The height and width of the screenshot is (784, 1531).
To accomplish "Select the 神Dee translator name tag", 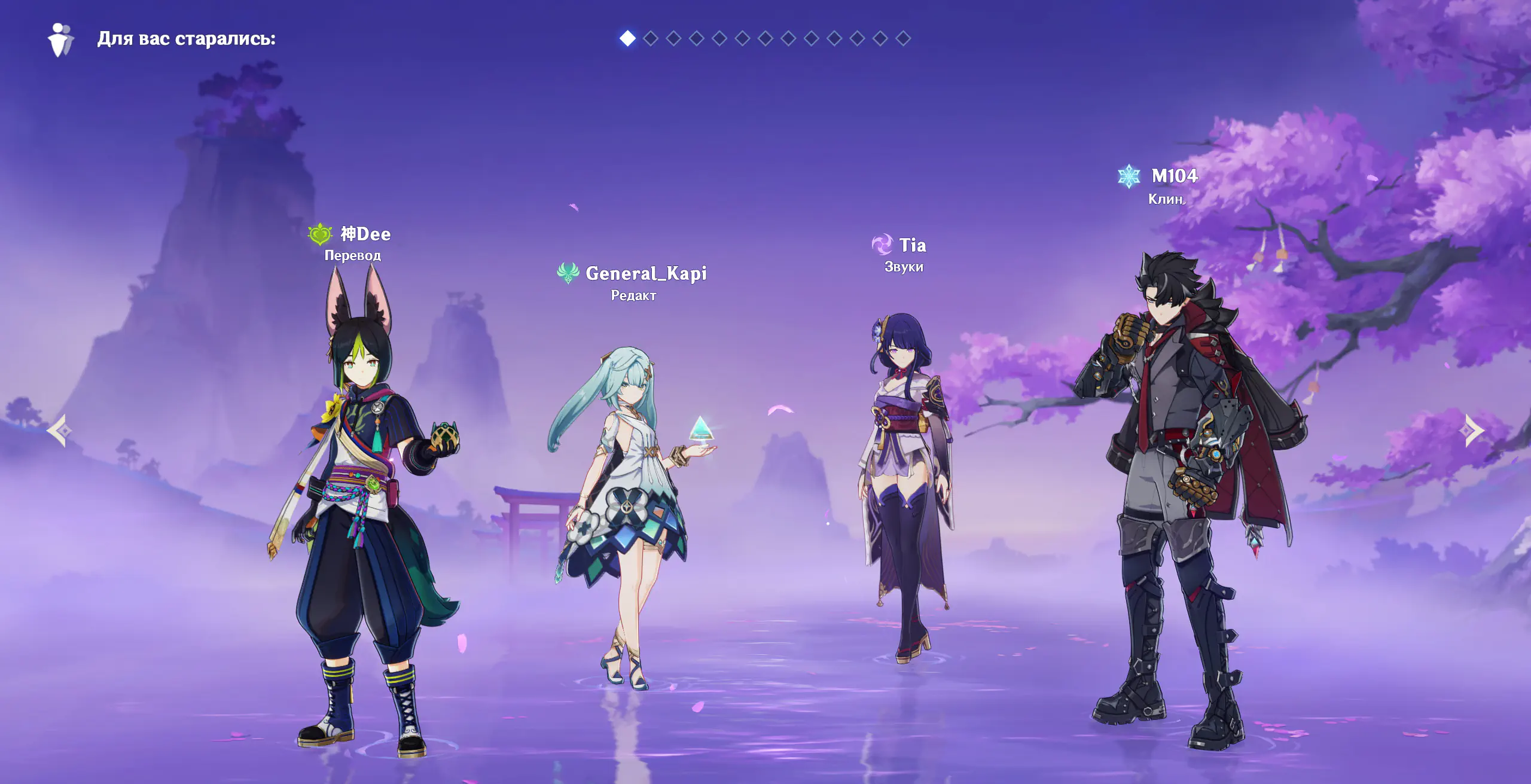I will [x=365, y=234].
